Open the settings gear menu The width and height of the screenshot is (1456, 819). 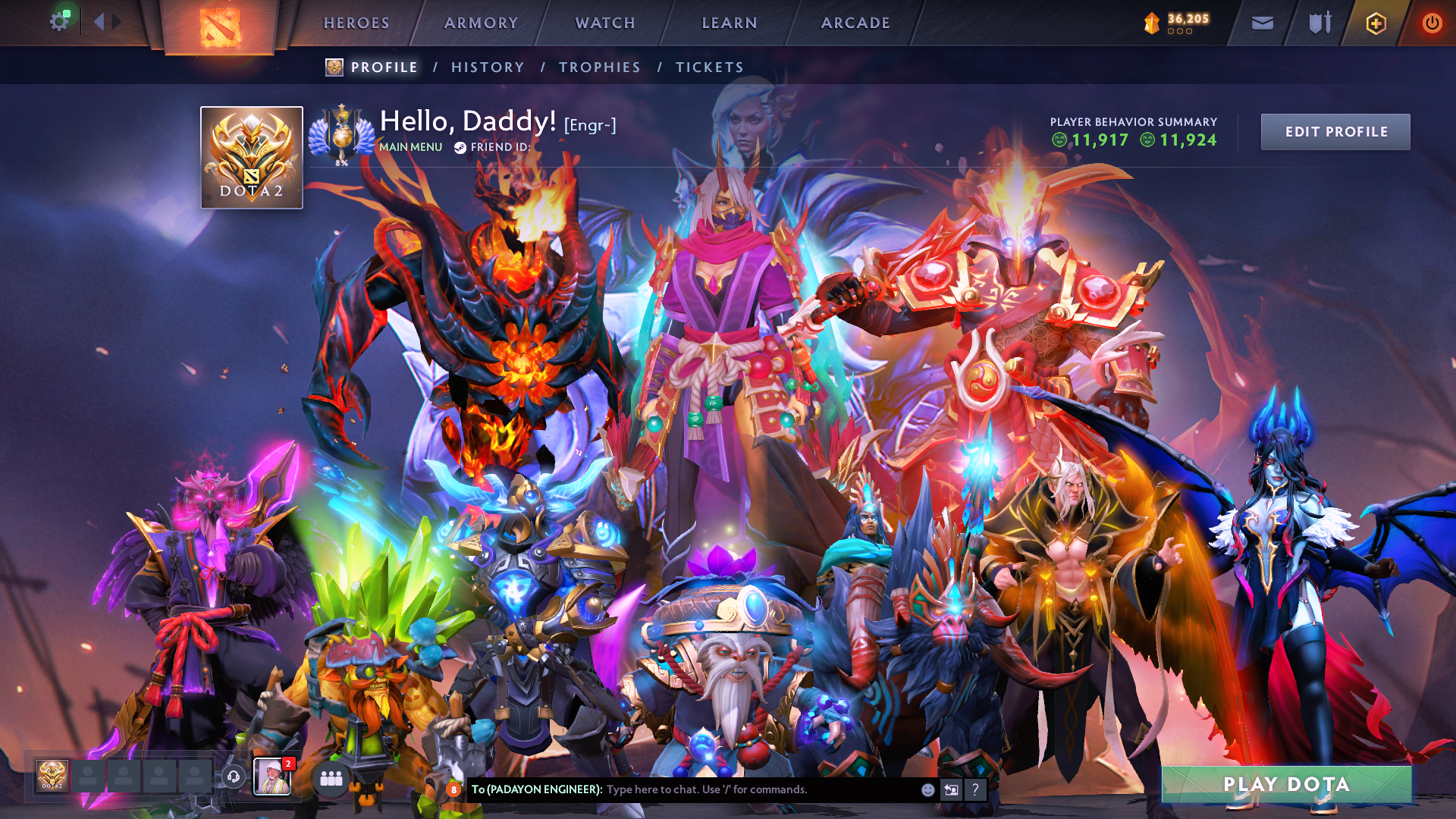[x=58, y=21]
